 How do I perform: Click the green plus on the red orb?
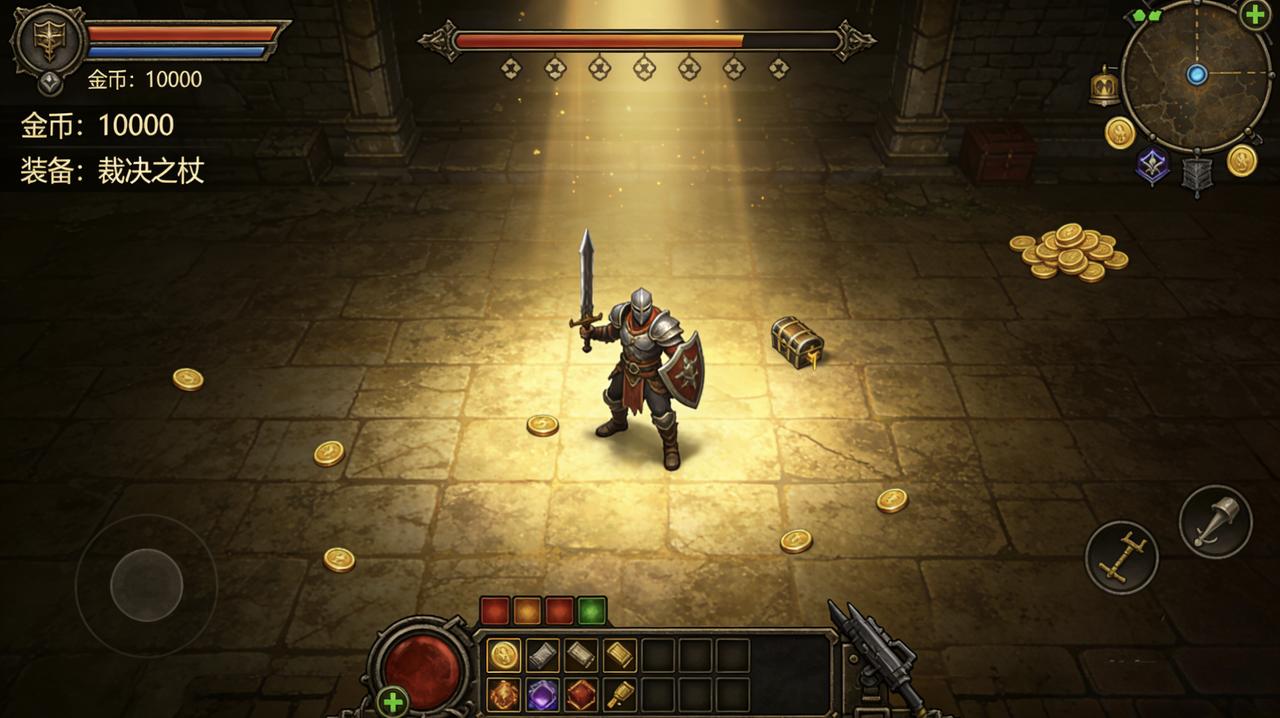pos(393,701)
